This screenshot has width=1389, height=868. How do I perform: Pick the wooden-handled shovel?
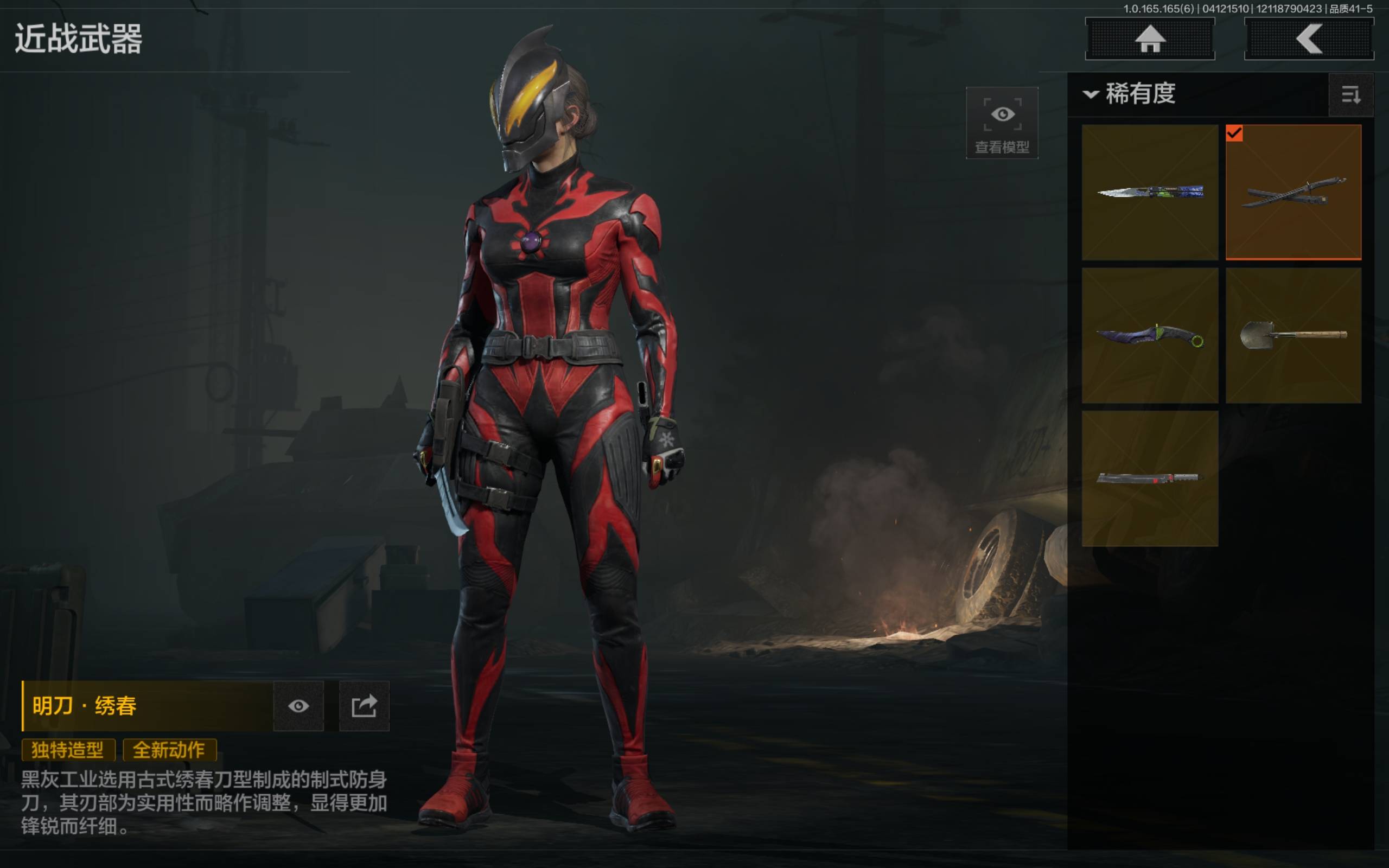pyautogui.click(x=1293, y=335)
